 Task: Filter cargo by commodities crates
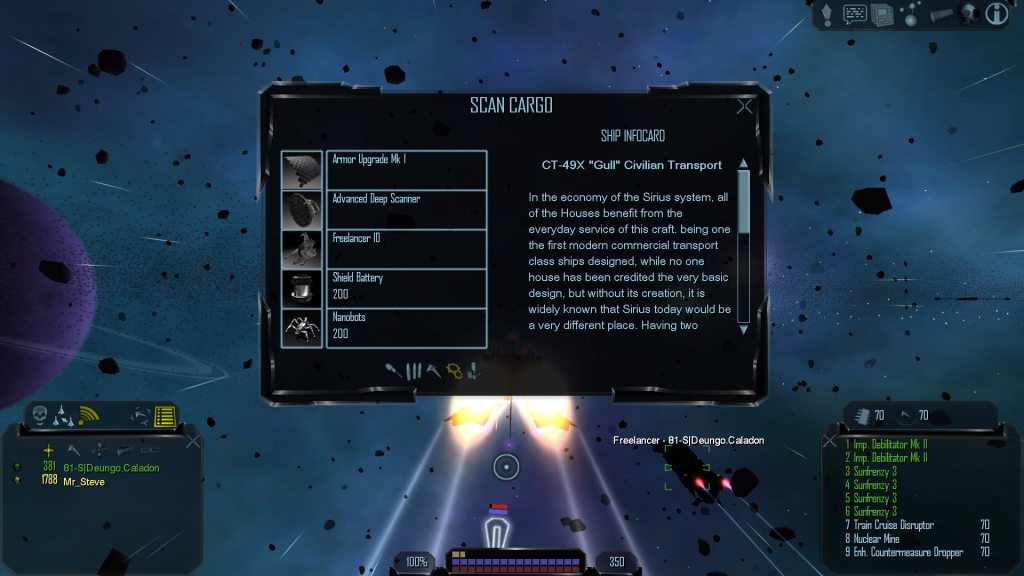click(474, 371)
